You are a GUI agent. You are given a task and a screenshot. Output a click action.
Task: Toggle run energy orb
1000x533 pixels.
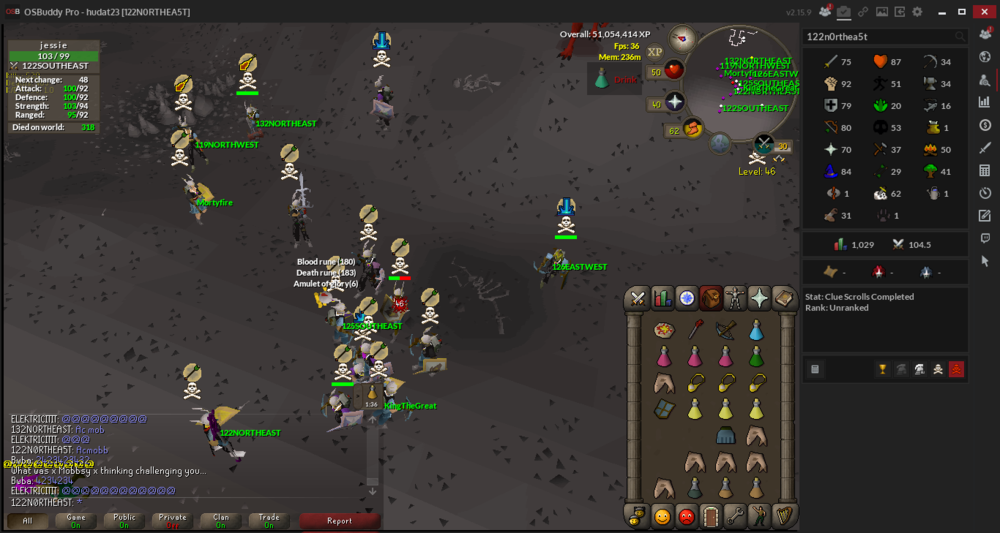691,127
